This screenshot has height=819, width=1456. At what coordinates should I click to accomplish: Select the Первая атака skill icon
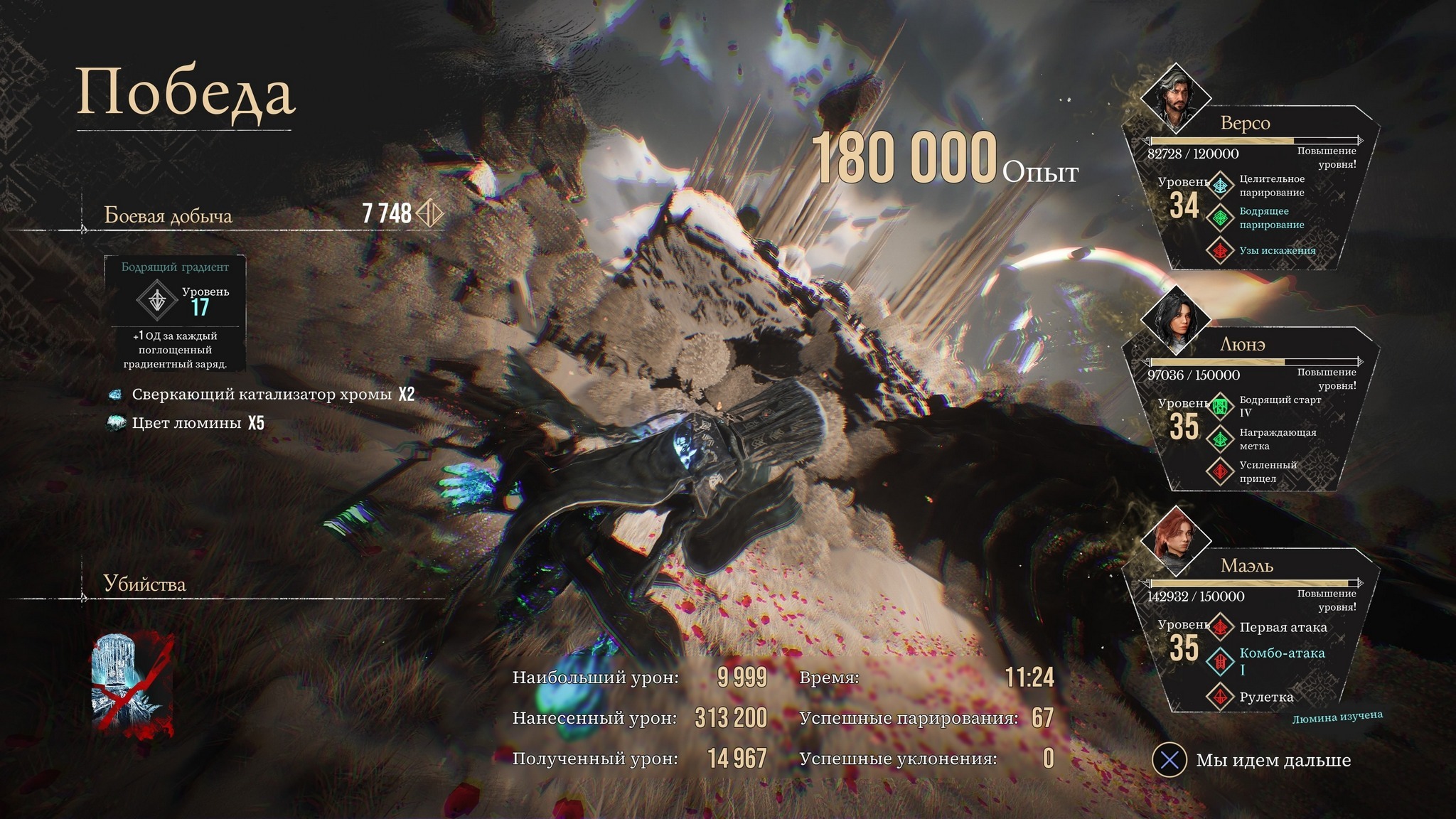coord(1221,627)
